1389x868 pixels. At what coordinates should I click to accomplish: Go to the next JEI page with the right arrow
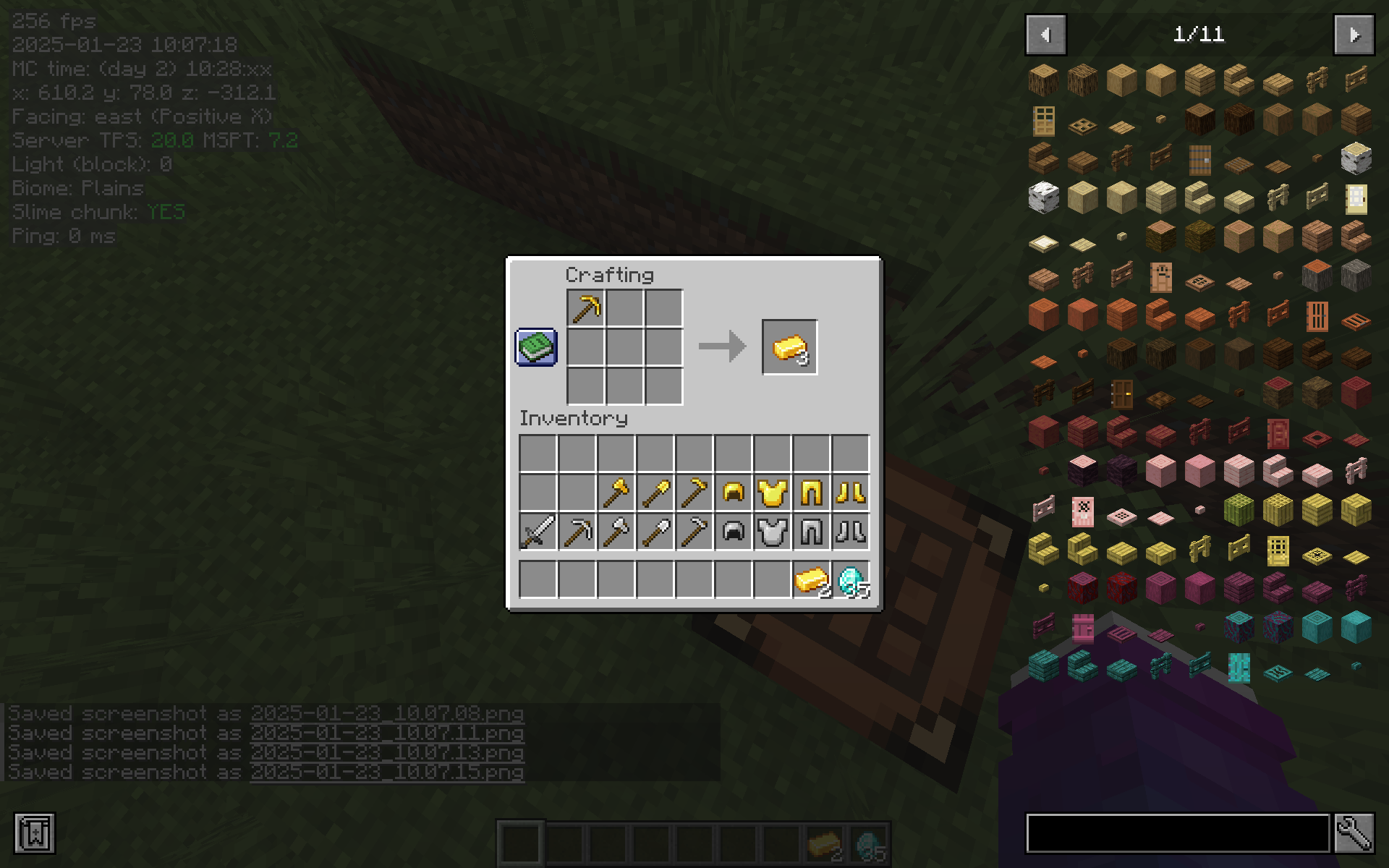[x=1354, y=34]
